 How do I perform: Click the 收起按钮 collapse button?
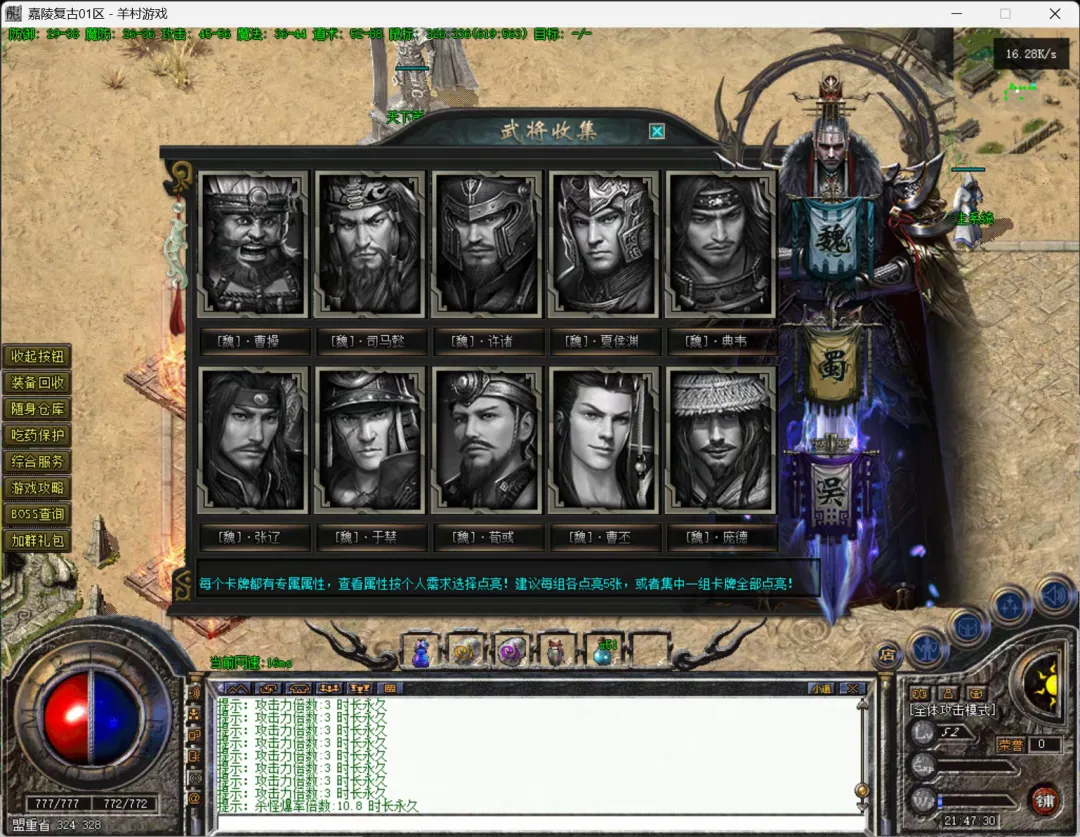tap(37, 357)
